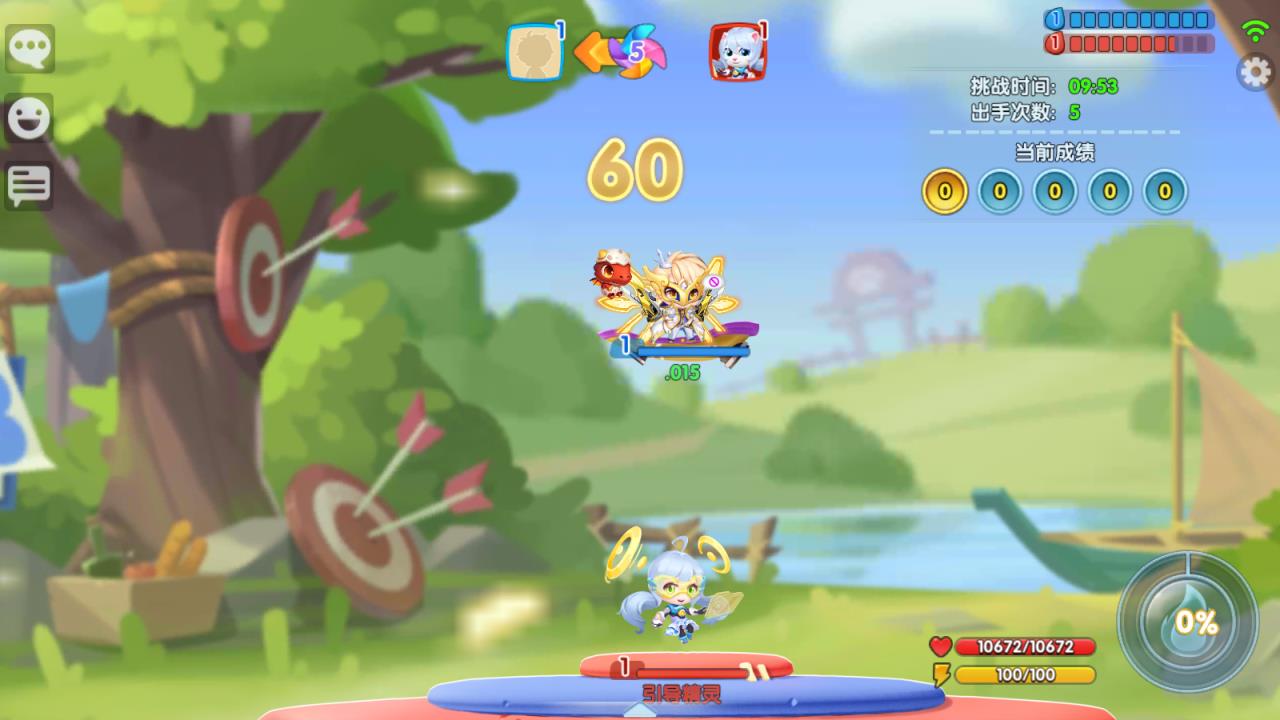Select the white cat opponent avatar

pos(736,52)
